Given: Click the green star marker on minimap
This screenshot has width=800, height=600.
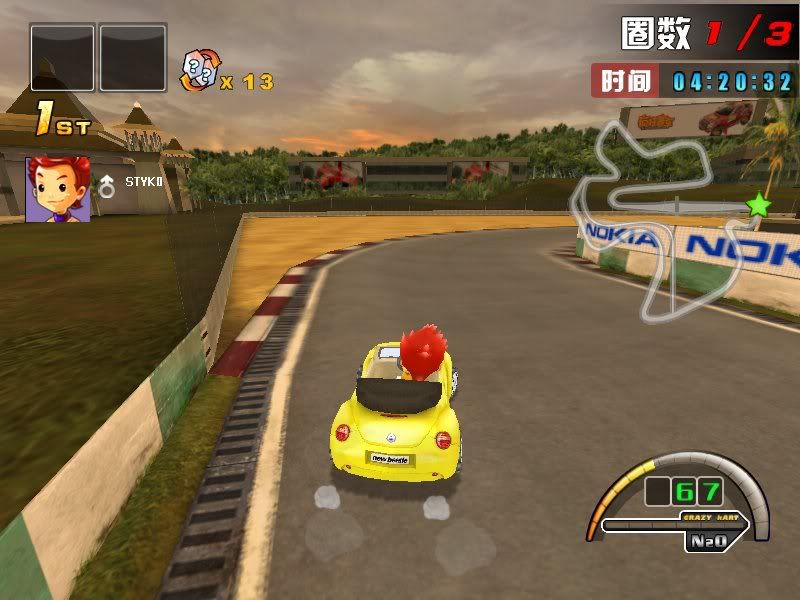Looking at the screenshot, I should (759, 206).
